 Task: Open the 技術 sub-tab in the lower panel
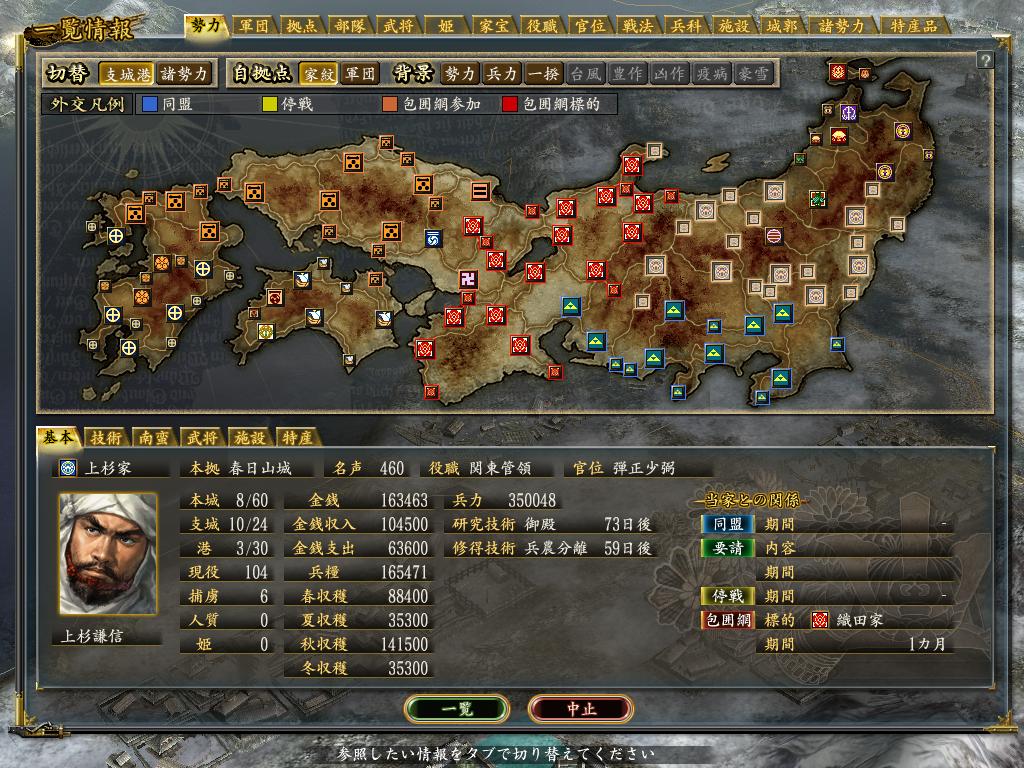[105, 437]
